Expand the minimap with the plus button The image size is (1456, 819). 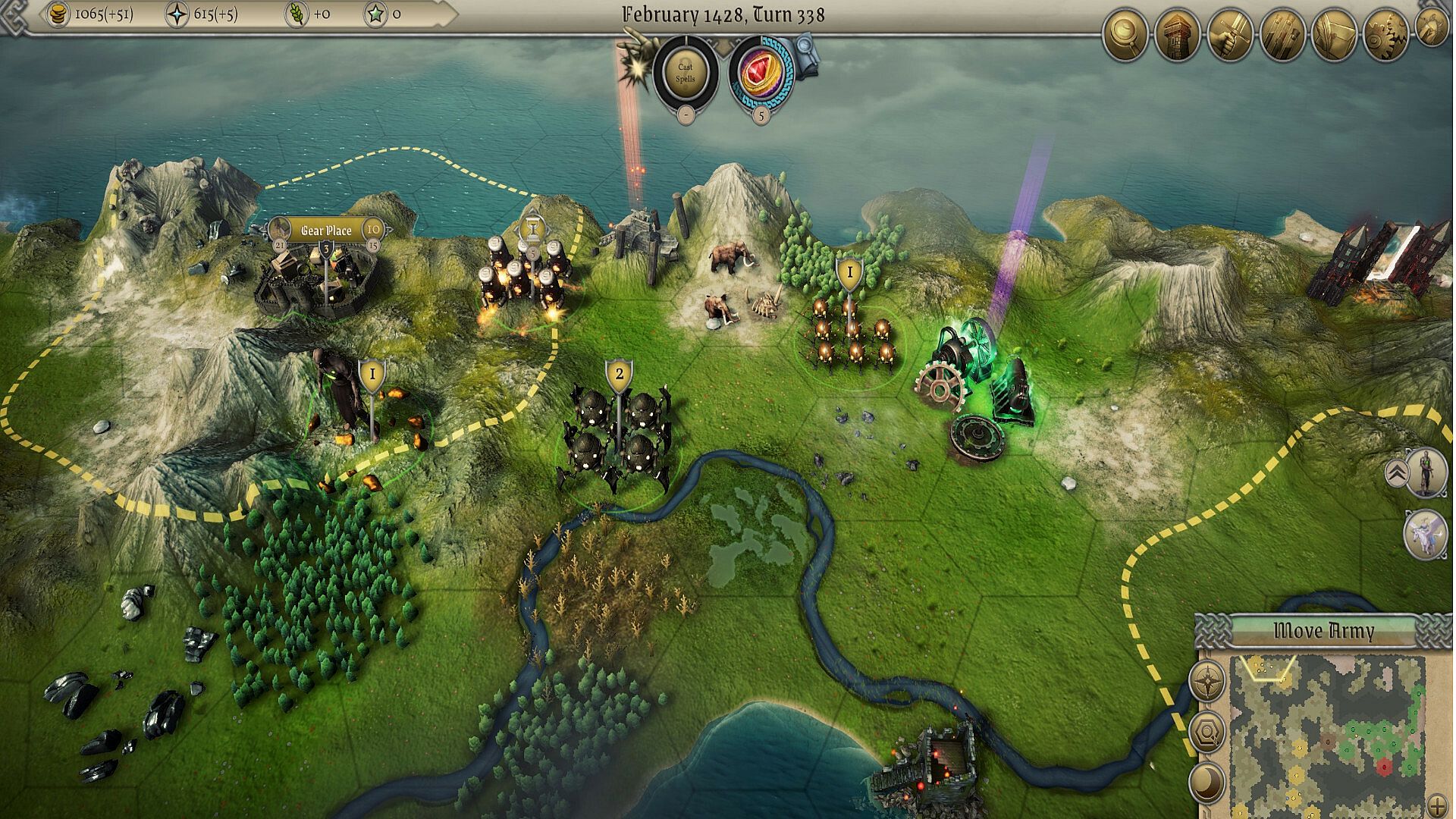click(x=1436, y=805)
